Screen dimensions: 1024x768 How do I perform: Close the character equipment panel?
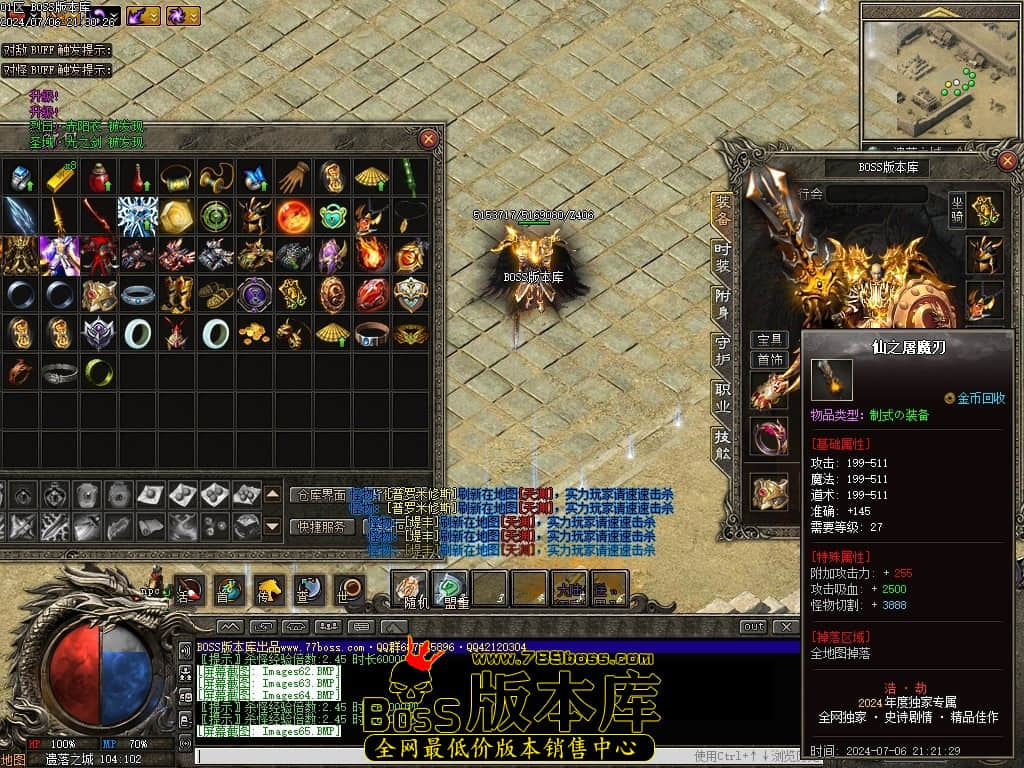click(x=1008, y=160)
